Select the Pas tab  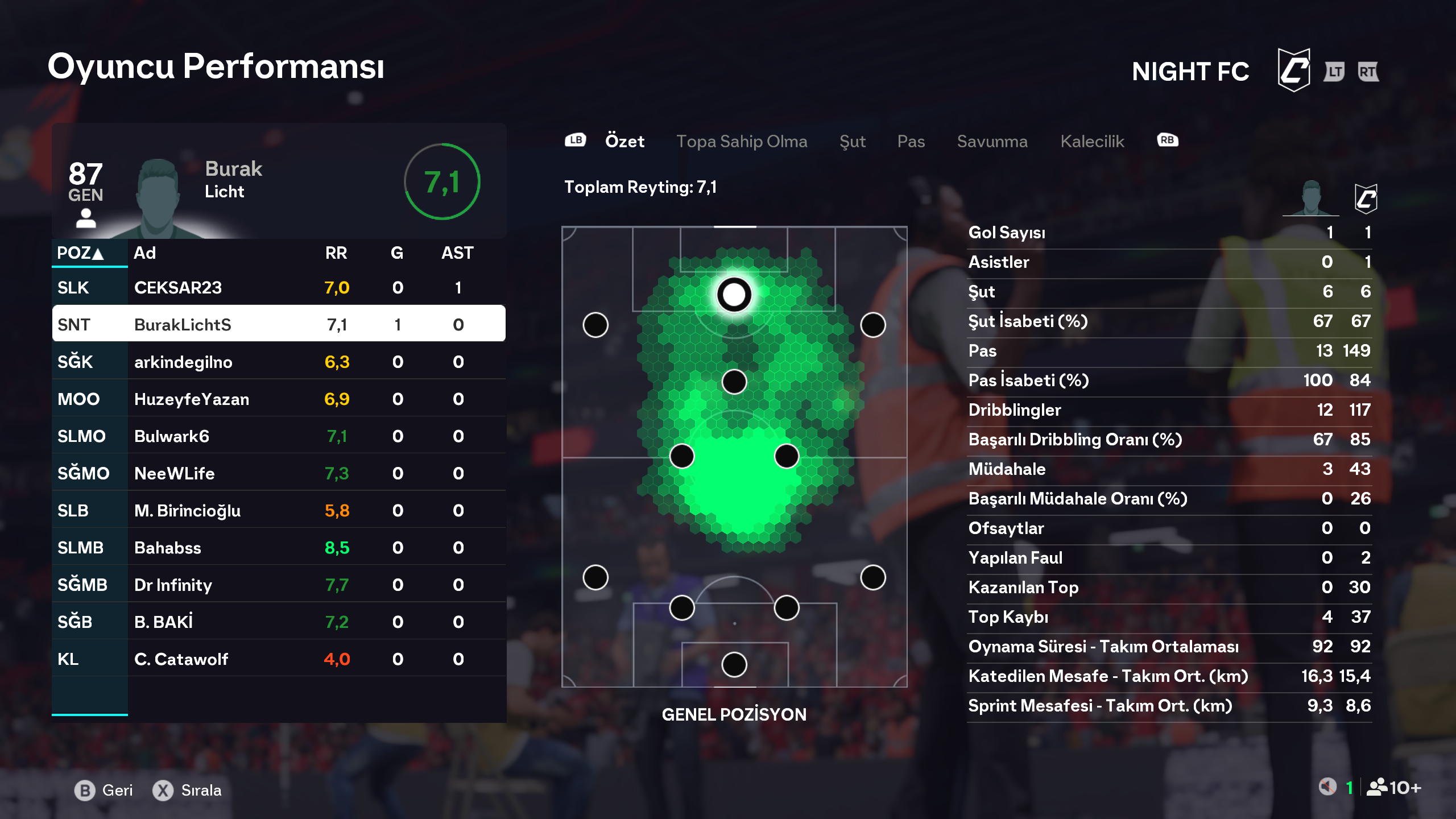point(911,142)
